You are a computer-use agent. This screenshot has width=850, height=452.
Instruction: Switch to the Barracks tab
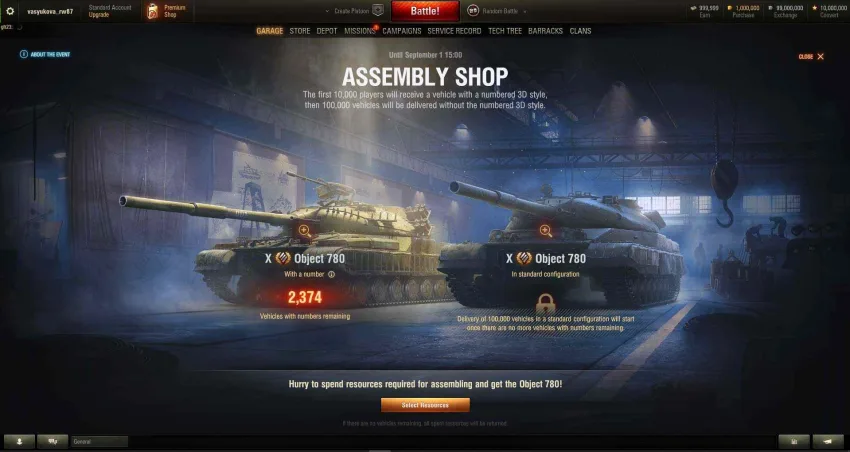[545, 31]
